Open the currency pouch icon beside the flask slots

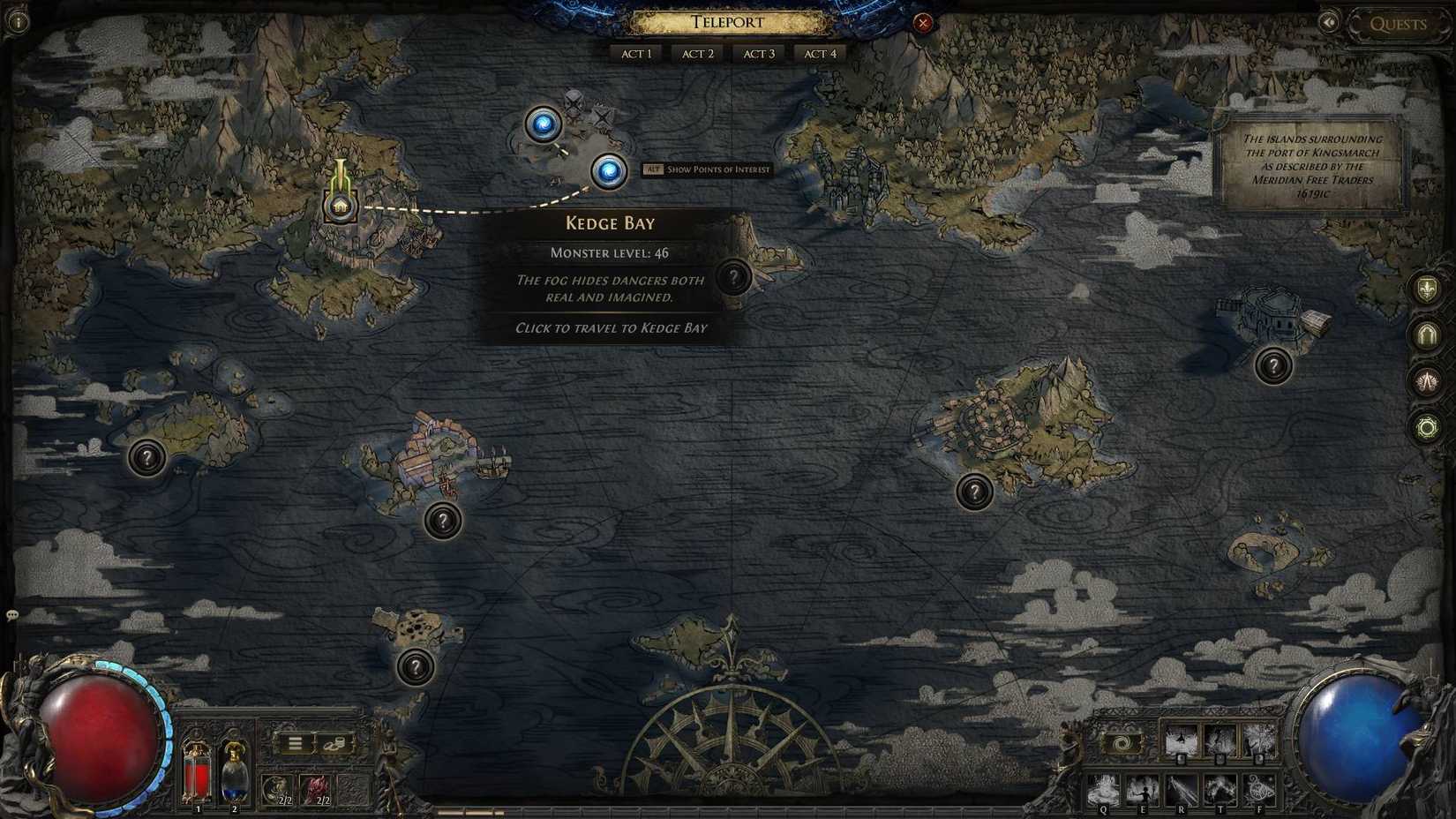click(336, 742)
